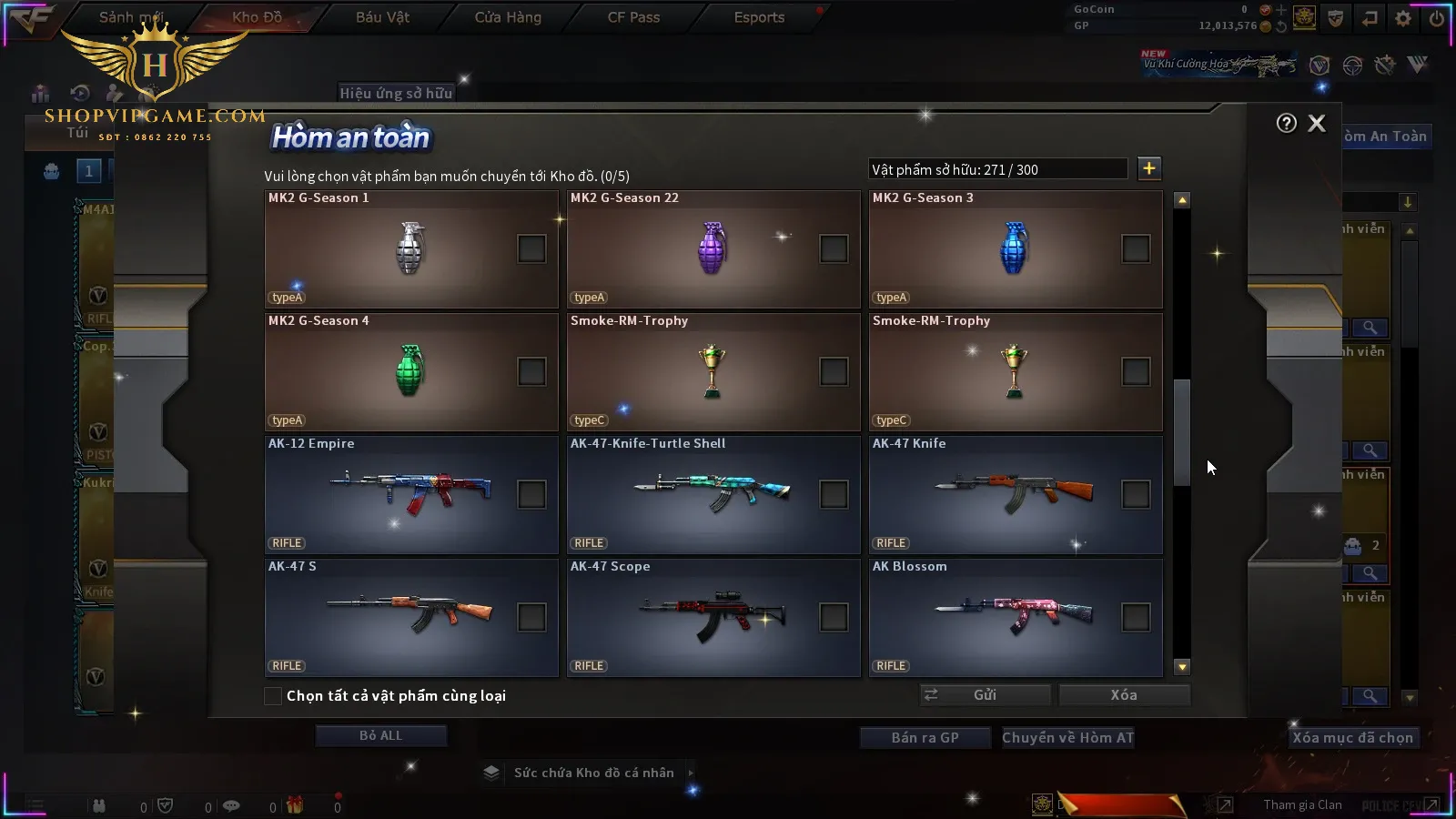Image resolution: width=1456 pixels, height=819 pixels.
Task: Close the Hòm an toàn dialog
Action: pos(1317,124)
